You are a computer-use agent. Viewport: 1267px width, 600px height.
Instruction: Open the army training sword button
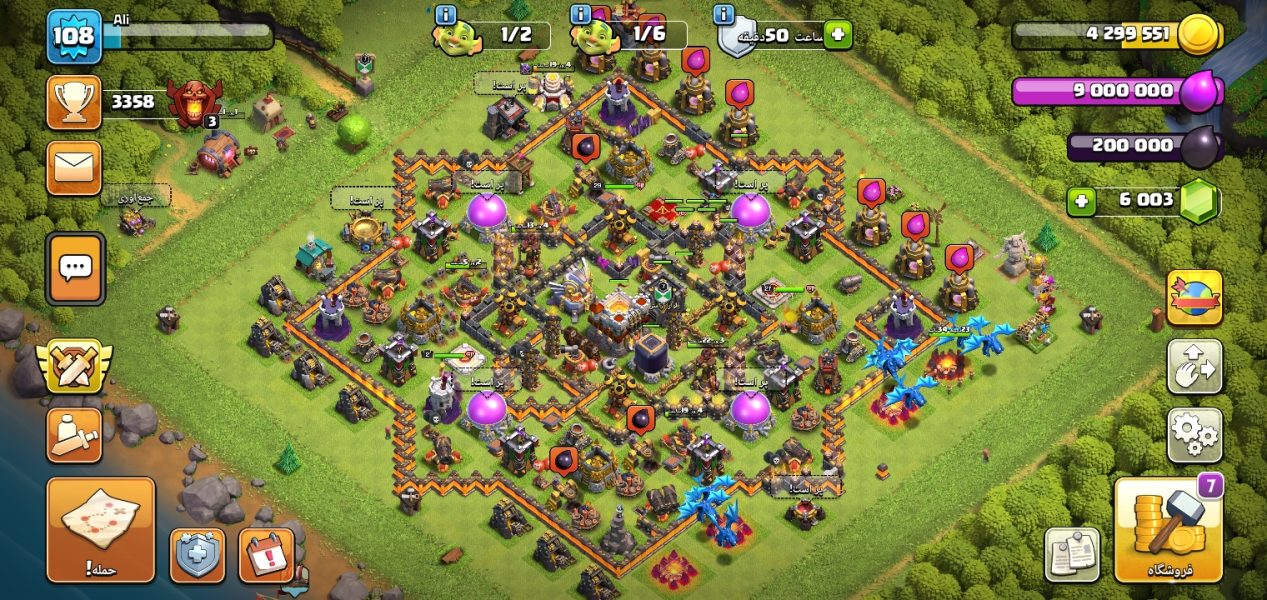click(74, 435)
